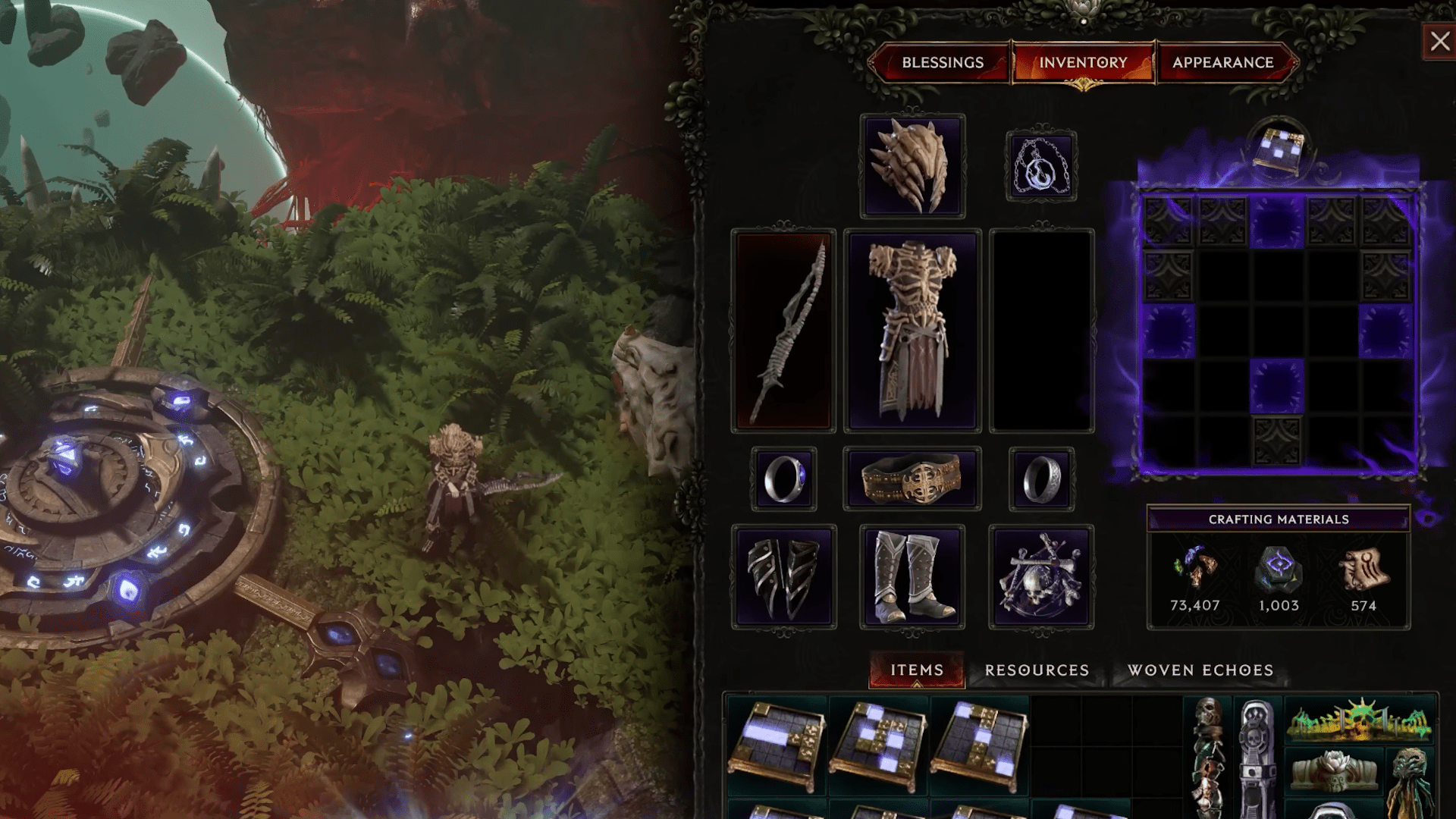Image resolution: width=1456 pixels, height=819 pixels.
Task: View the Items tab
Action: click(917, 670)
